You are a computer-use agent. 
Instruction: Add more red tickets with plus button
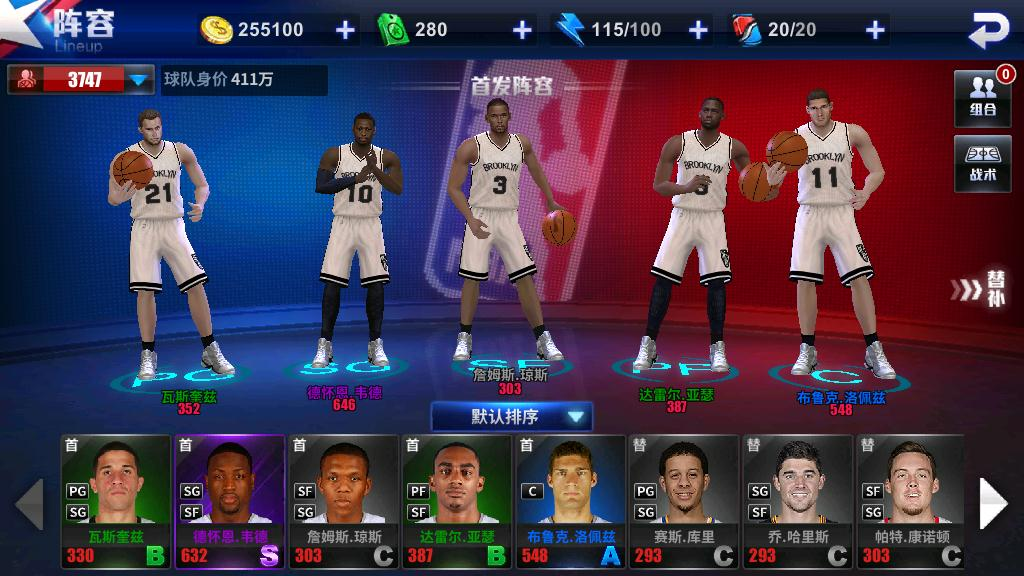(x=875, y=30)
